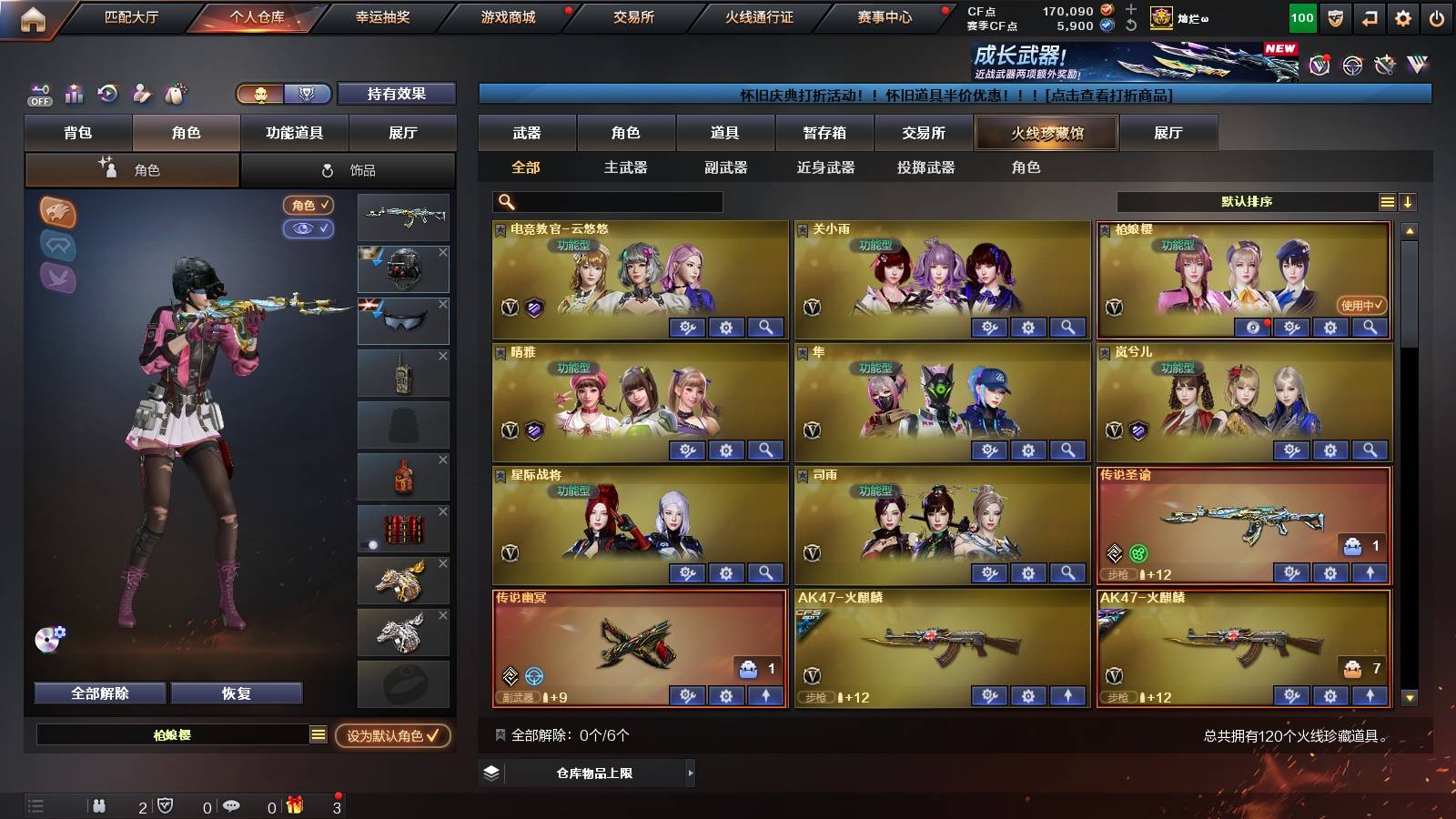Viewport: 1456px width, 819px height.
Task: Click the CF shield badge icon top right
Action: coord(1335,16)
